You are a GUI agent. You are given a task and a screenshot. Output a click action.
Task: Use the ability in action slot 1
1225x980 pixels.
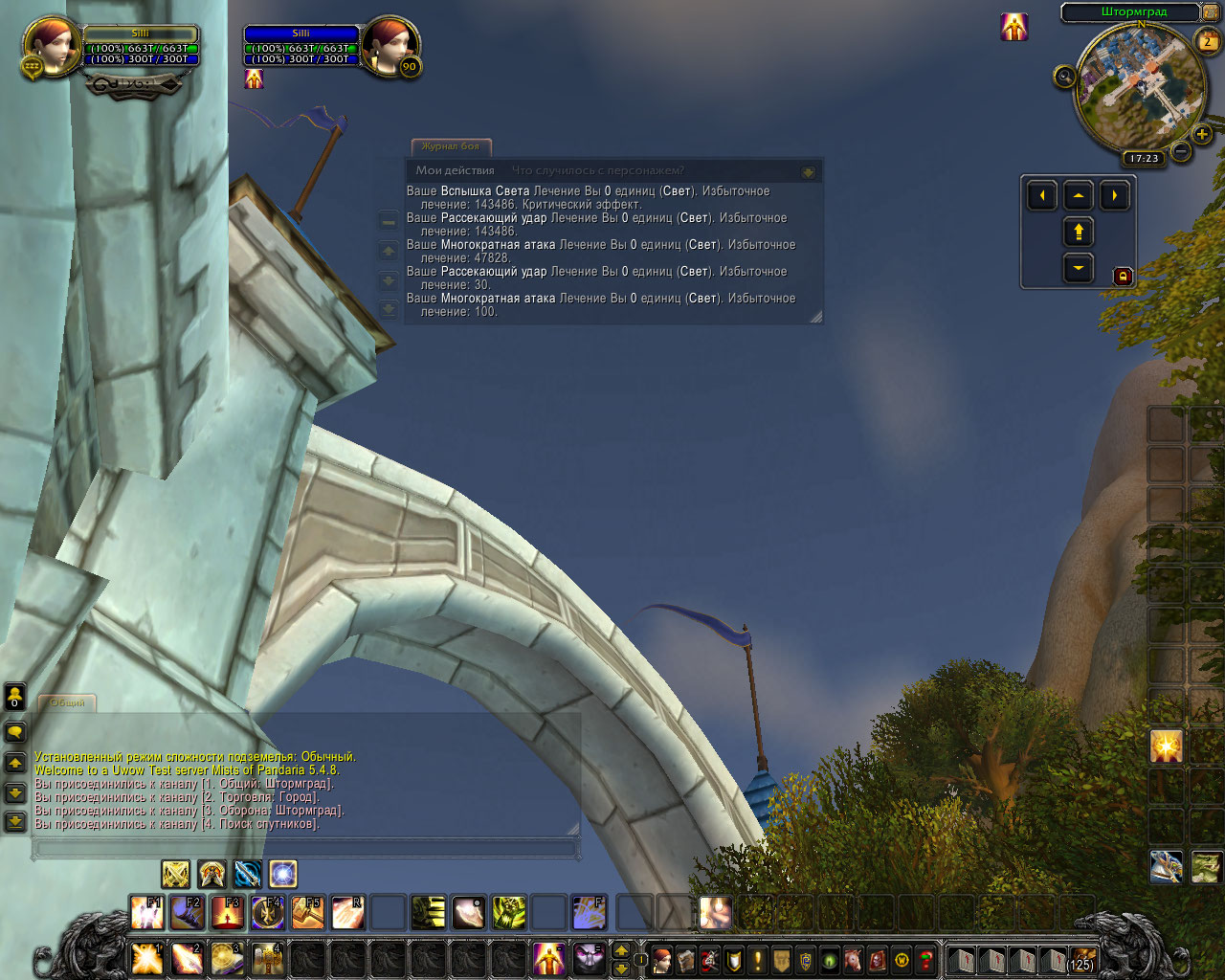(146, 958)
